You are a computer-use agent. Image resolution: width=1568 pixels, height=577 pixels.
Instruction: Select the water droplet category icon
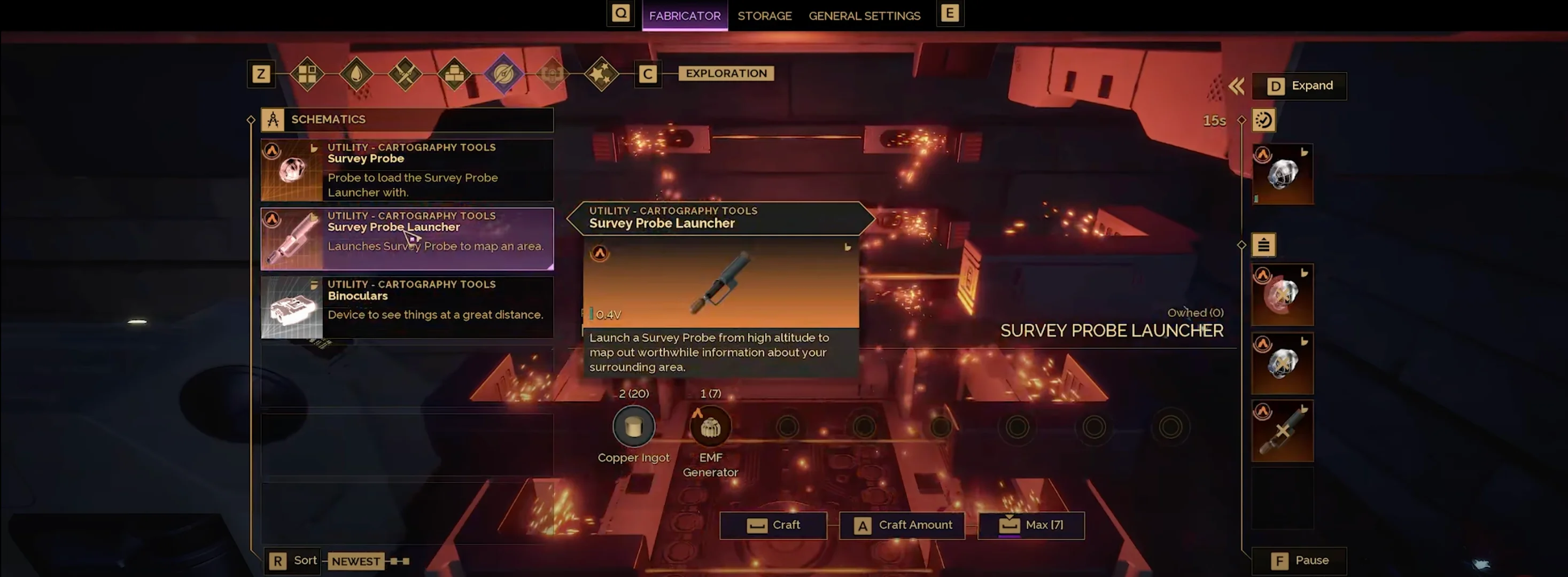coord(356,74)
